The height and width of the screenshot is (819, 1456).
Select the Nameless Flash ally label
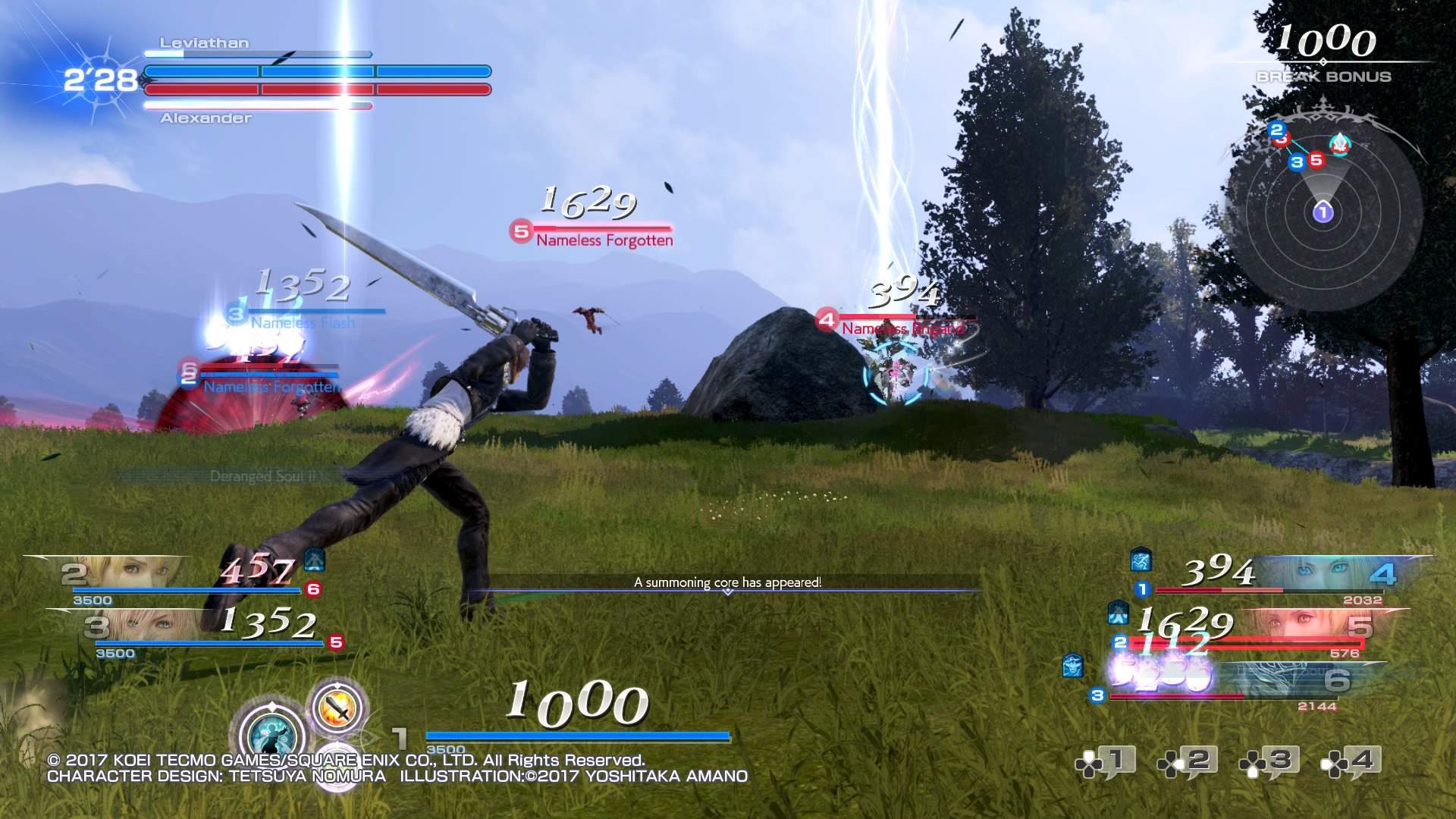303,323
